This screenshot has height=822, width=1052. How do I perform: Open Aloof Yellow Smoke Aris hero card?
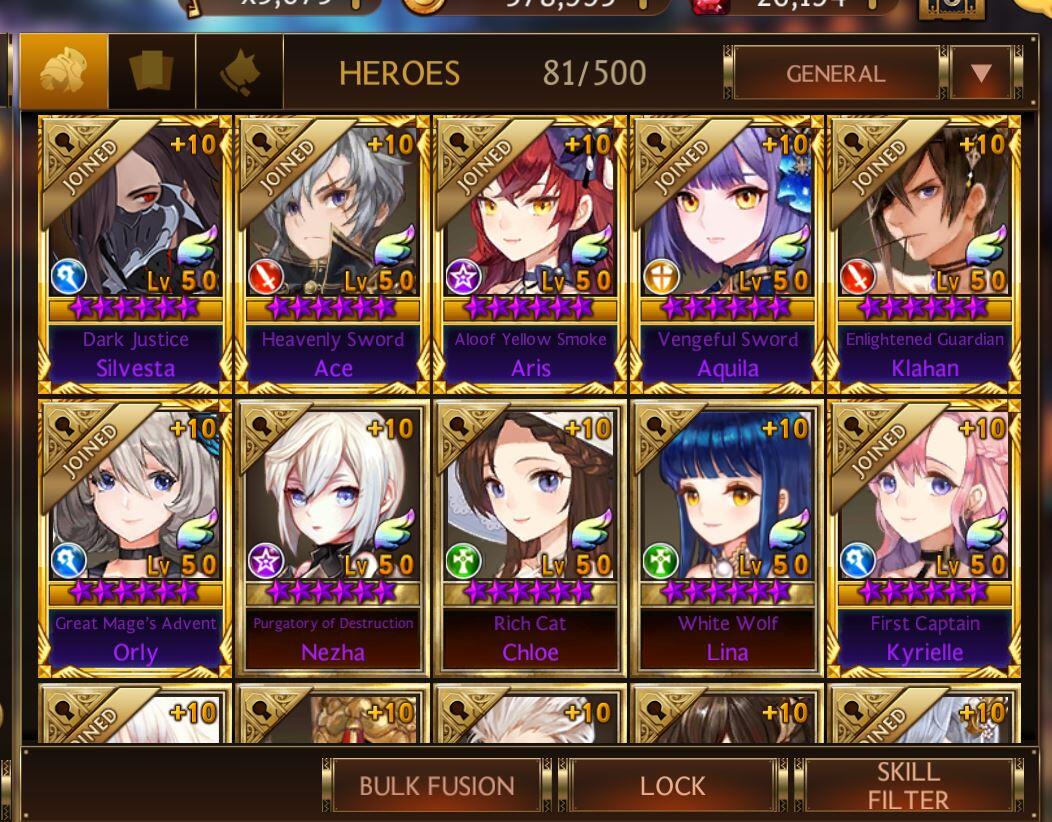click(x=530, y=253)
